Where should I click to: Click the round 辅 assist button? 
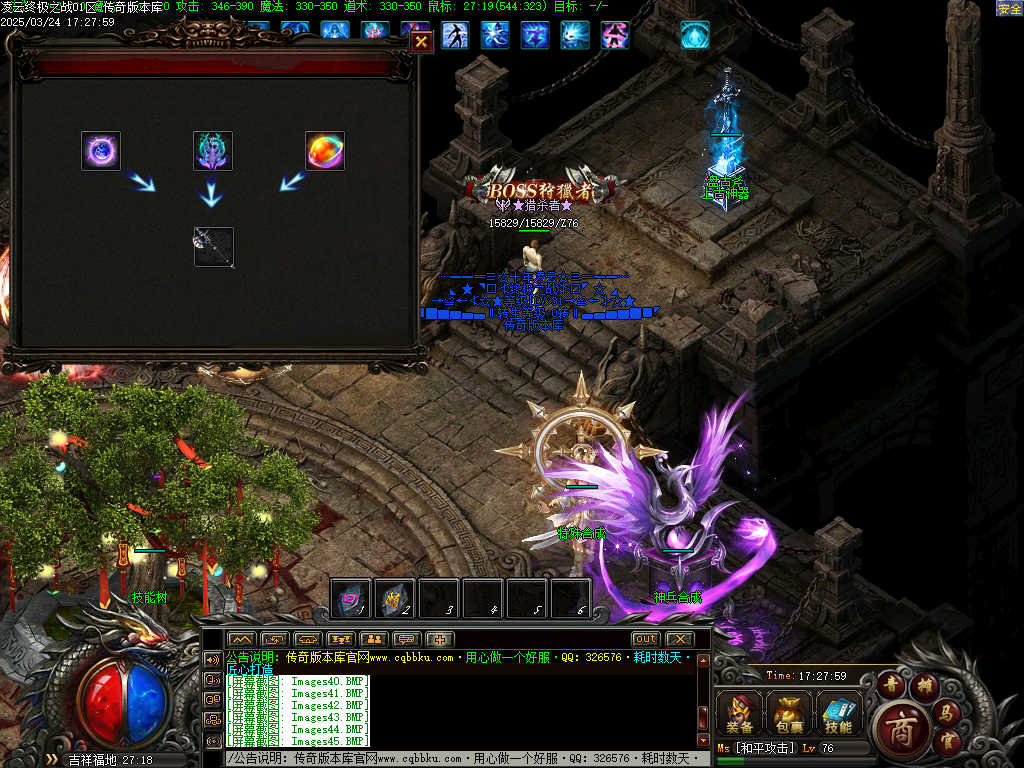(x=922, y=686)
